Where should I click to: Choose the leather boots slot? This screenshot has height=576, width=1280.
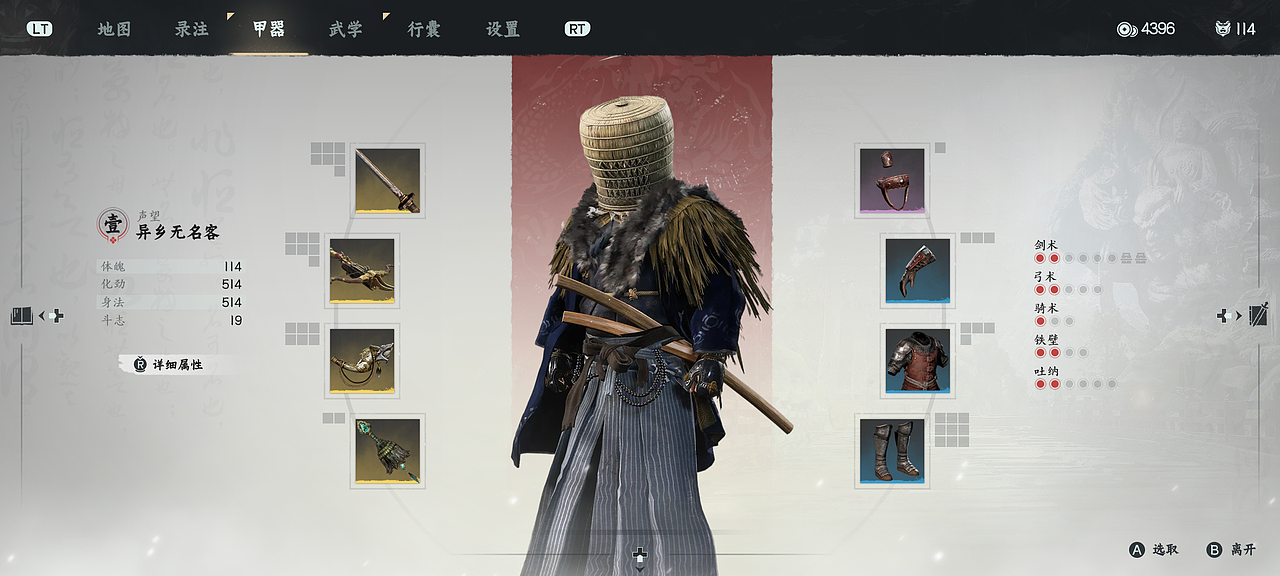click(892, 451)
